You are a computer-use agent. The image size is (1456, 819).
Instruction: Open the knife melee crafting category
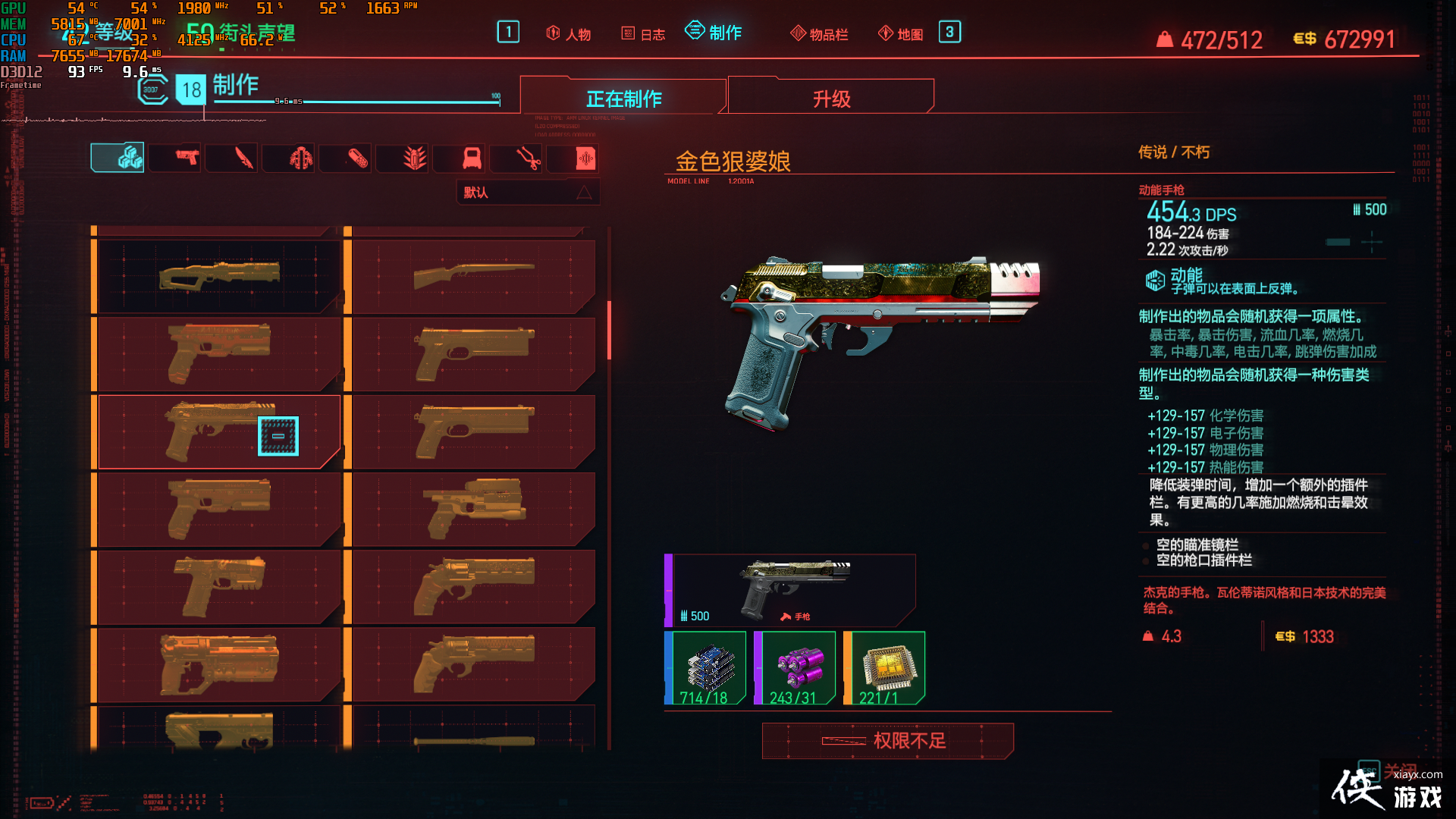tap(231, 158)
